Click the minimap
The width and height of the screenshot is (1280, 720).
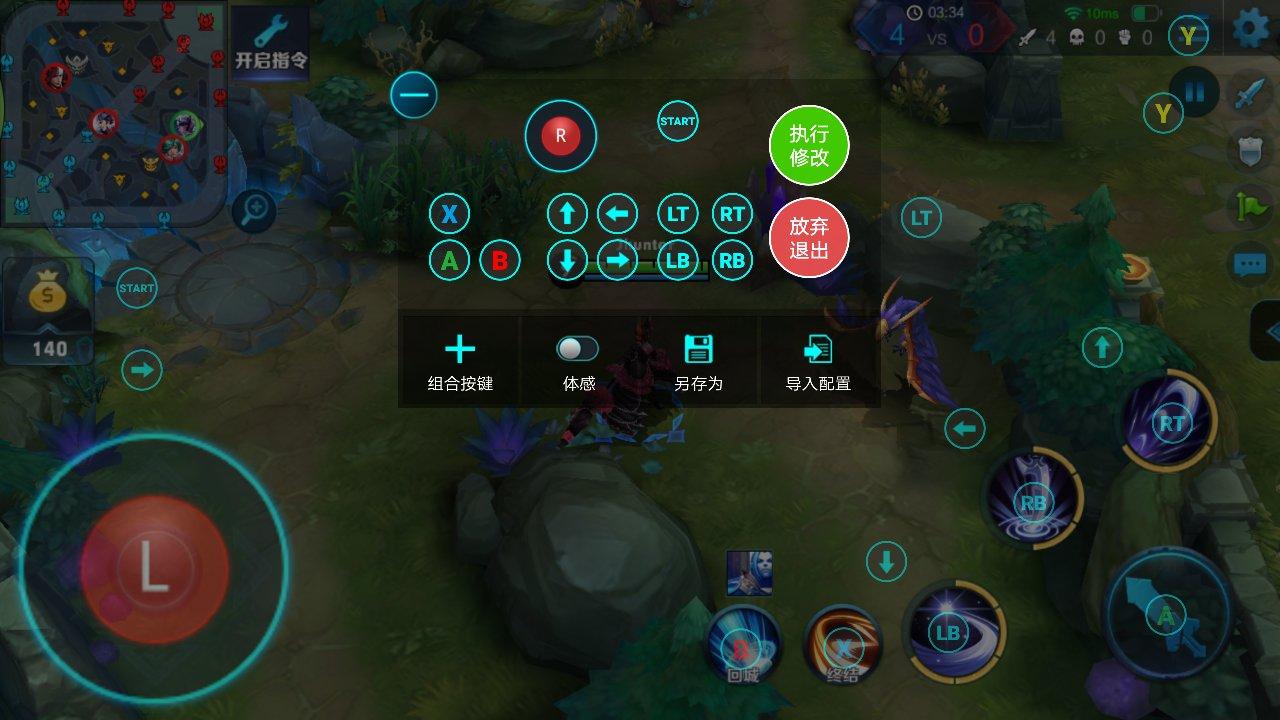click(110, 110)
